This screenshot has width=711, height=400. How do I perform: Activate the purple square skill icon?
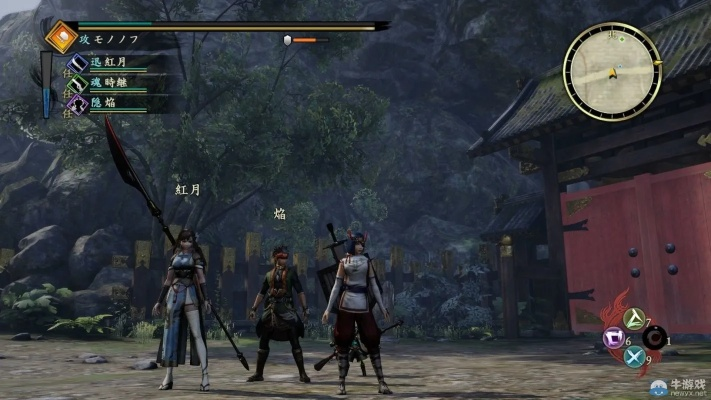(x=611, y=340)
